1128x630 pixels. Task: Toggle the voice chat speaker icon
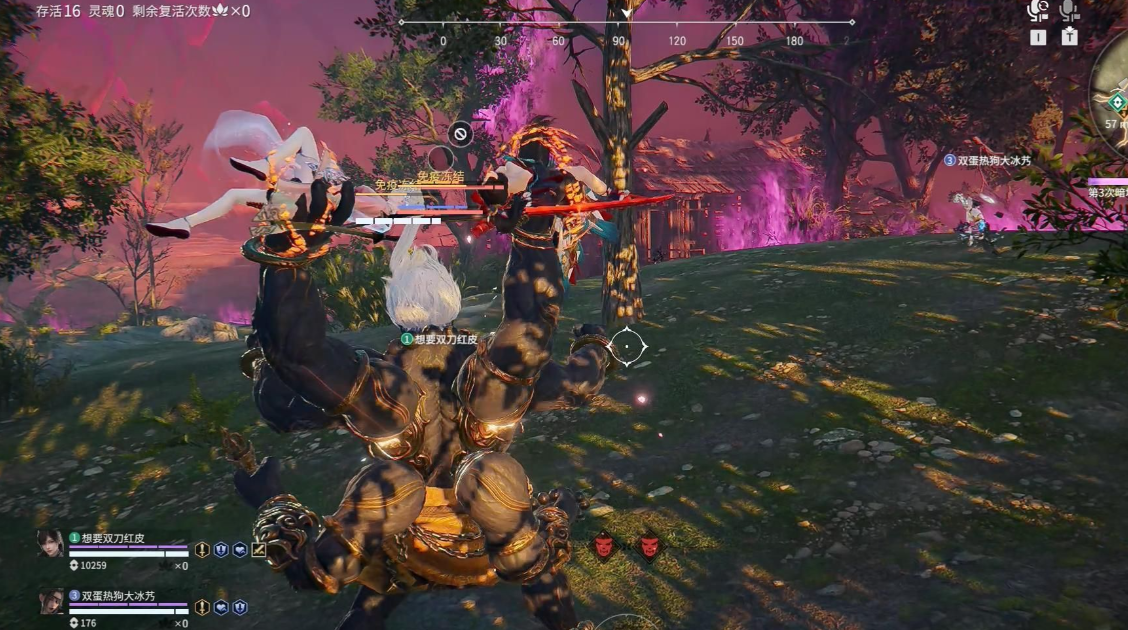click(1038, 11)
